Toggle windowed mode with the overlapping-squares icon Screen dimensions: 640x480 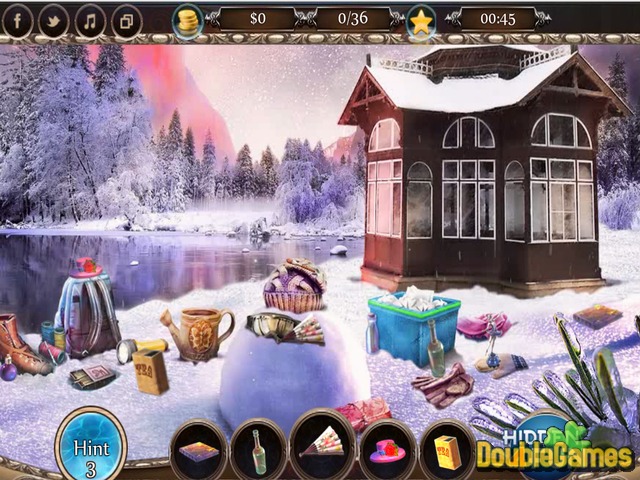coord(126,20)
